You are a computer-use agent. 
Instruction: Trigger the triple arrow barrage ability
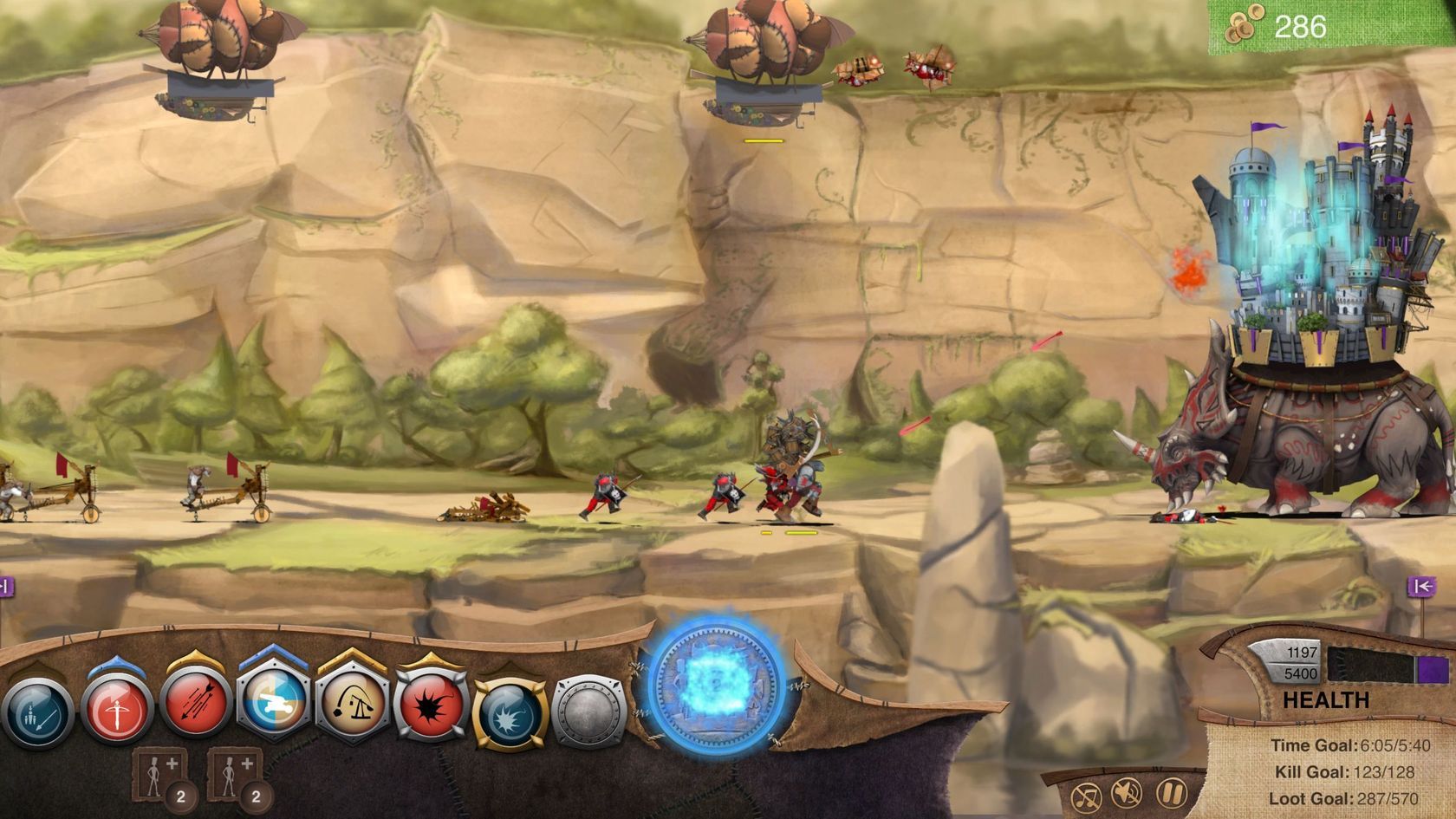tap(196, 706)
